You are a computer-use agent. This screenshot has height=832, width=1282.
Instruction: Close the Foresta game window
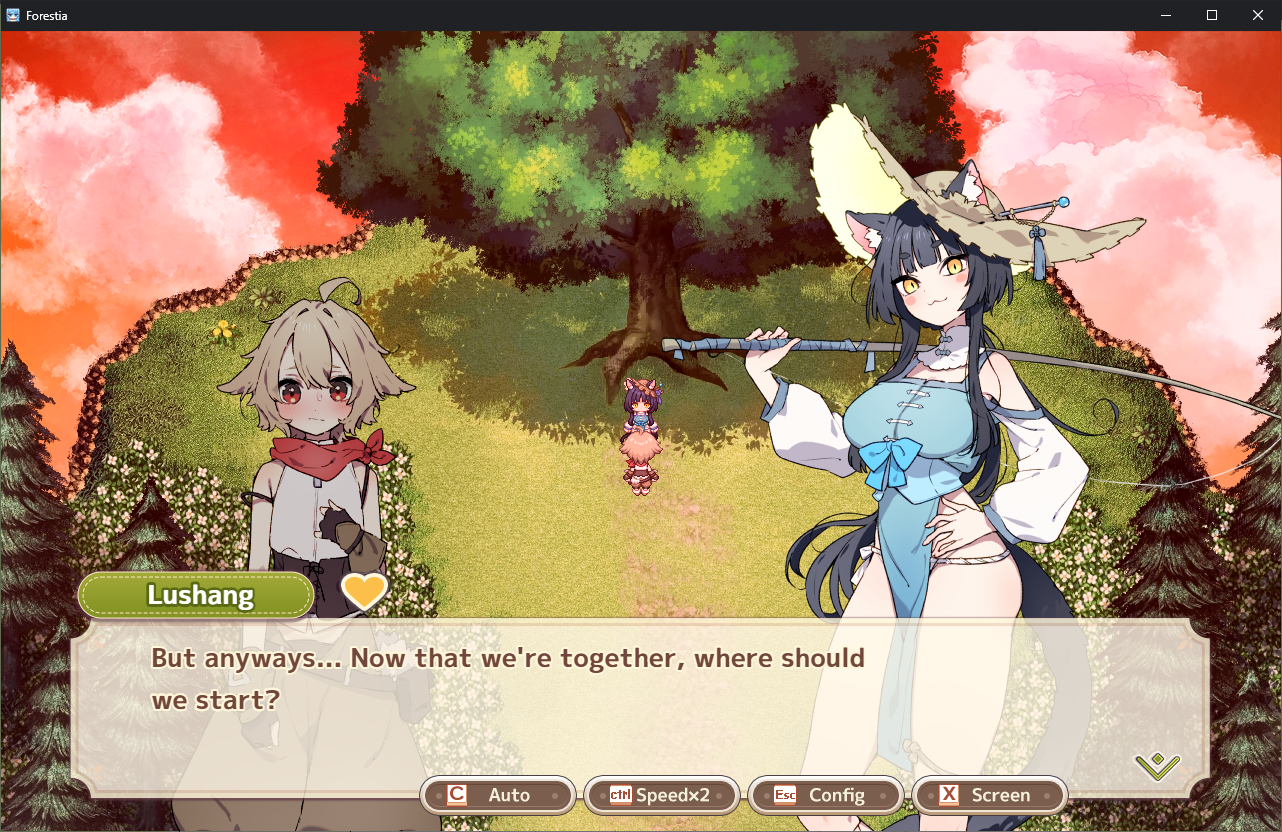(1258, 15)
